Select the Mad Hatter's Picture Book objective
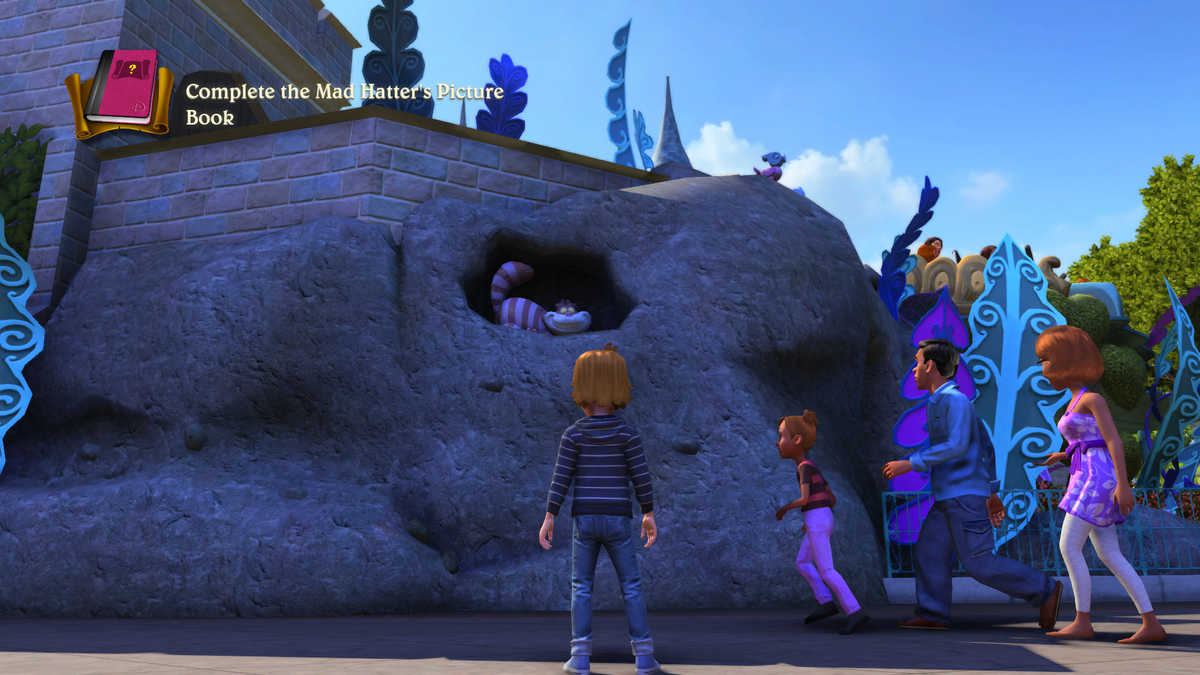The image size is (1200, 675). coord(344,104)
